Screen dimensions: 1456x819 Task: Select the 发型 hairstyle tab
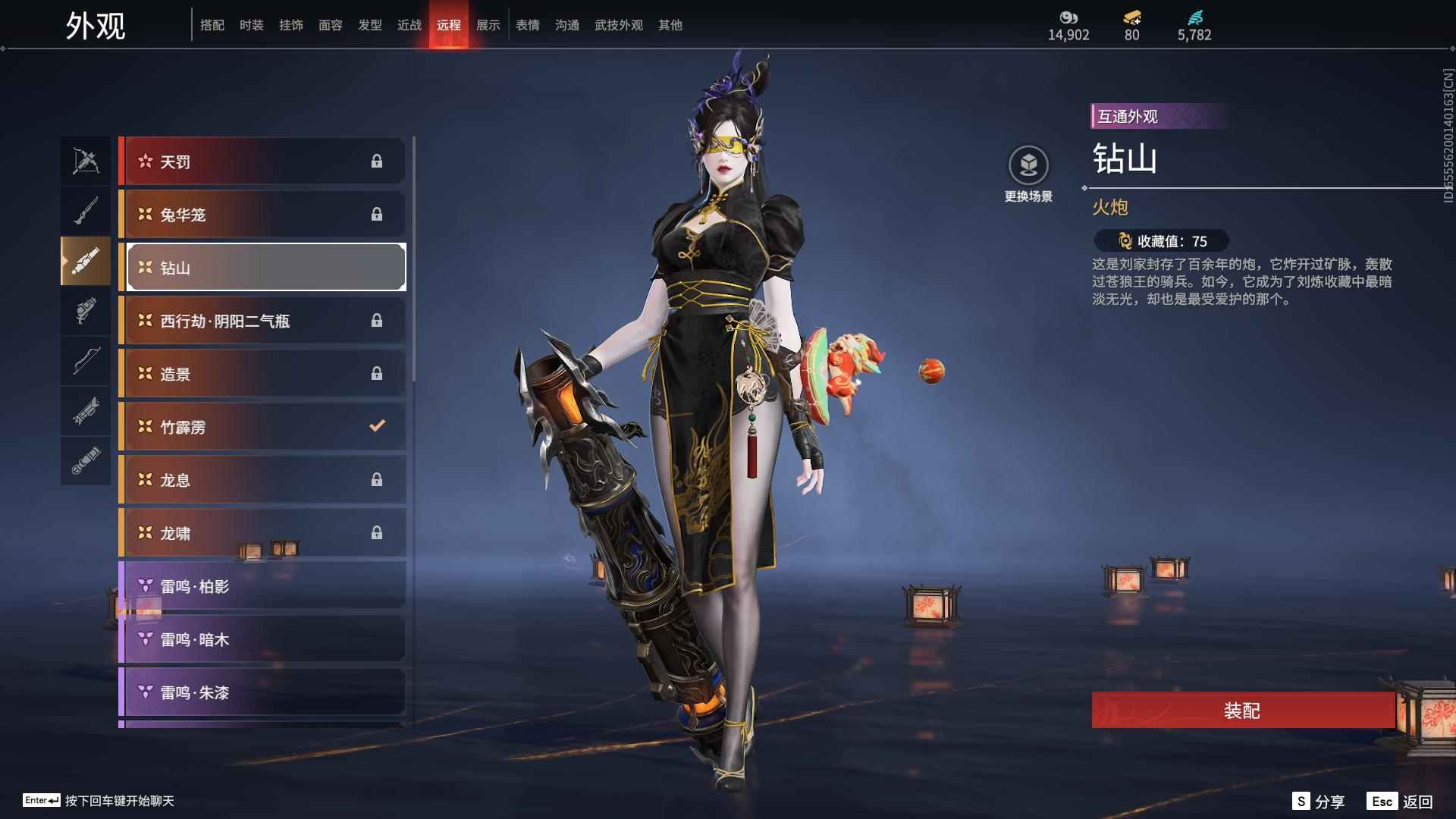(370, 25)
